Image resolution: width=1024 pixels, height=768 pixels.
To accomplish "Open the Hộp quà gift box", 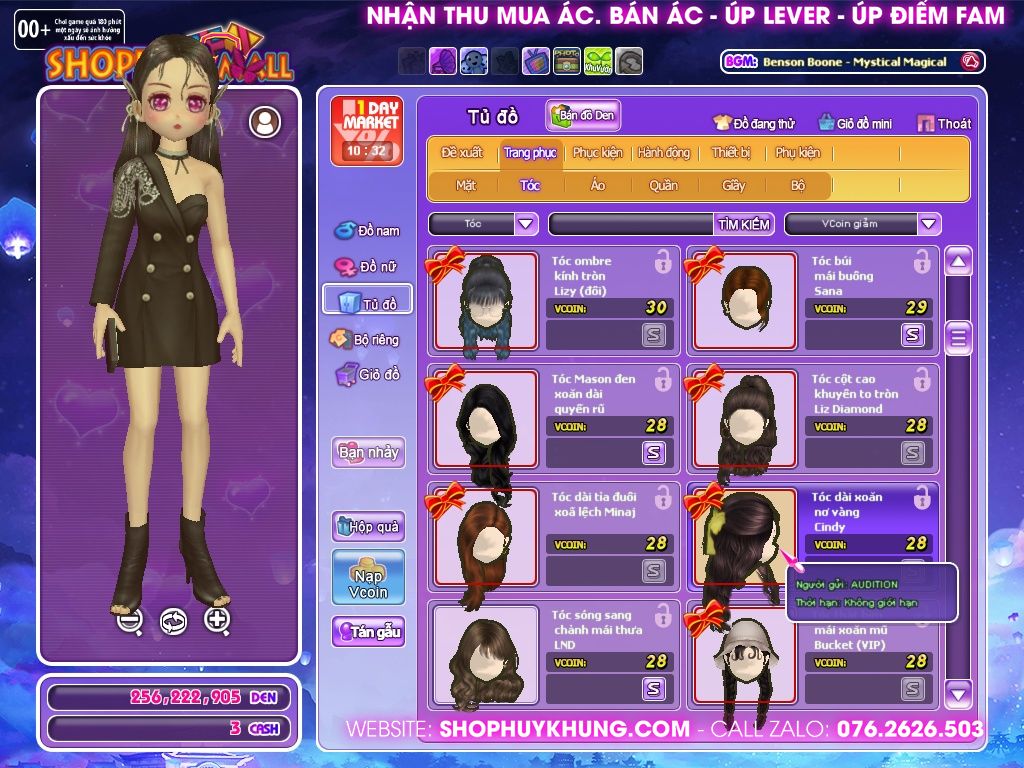I will click(368, 526).
